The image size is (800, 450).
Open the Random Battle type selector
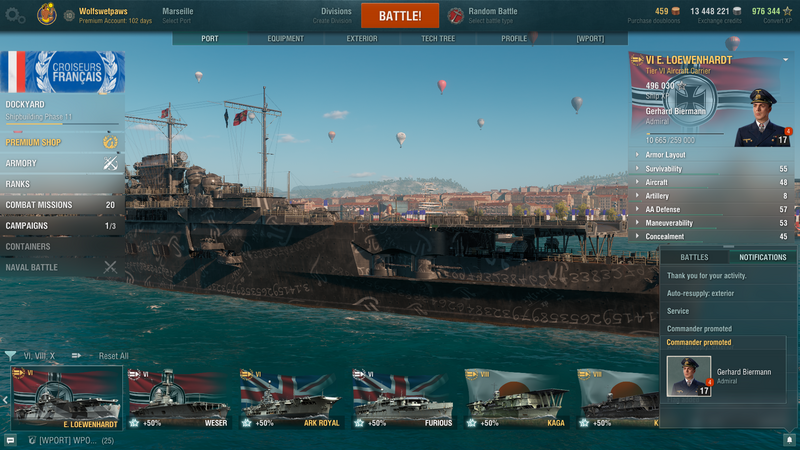pyautogui.click(x=492, y=16)
